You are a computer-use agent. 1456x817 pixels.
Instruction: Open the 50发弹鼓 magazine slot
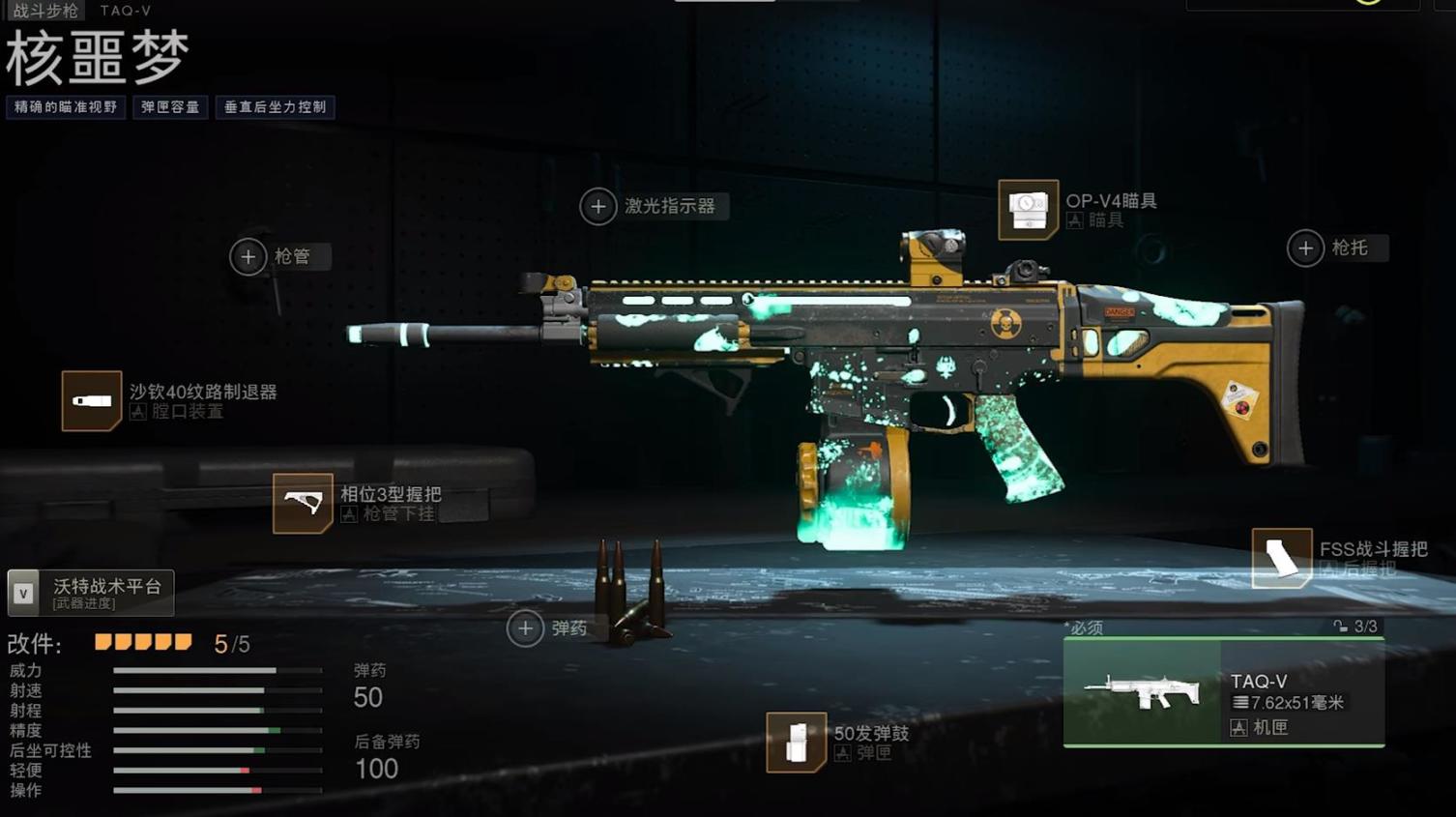point(796,742)
